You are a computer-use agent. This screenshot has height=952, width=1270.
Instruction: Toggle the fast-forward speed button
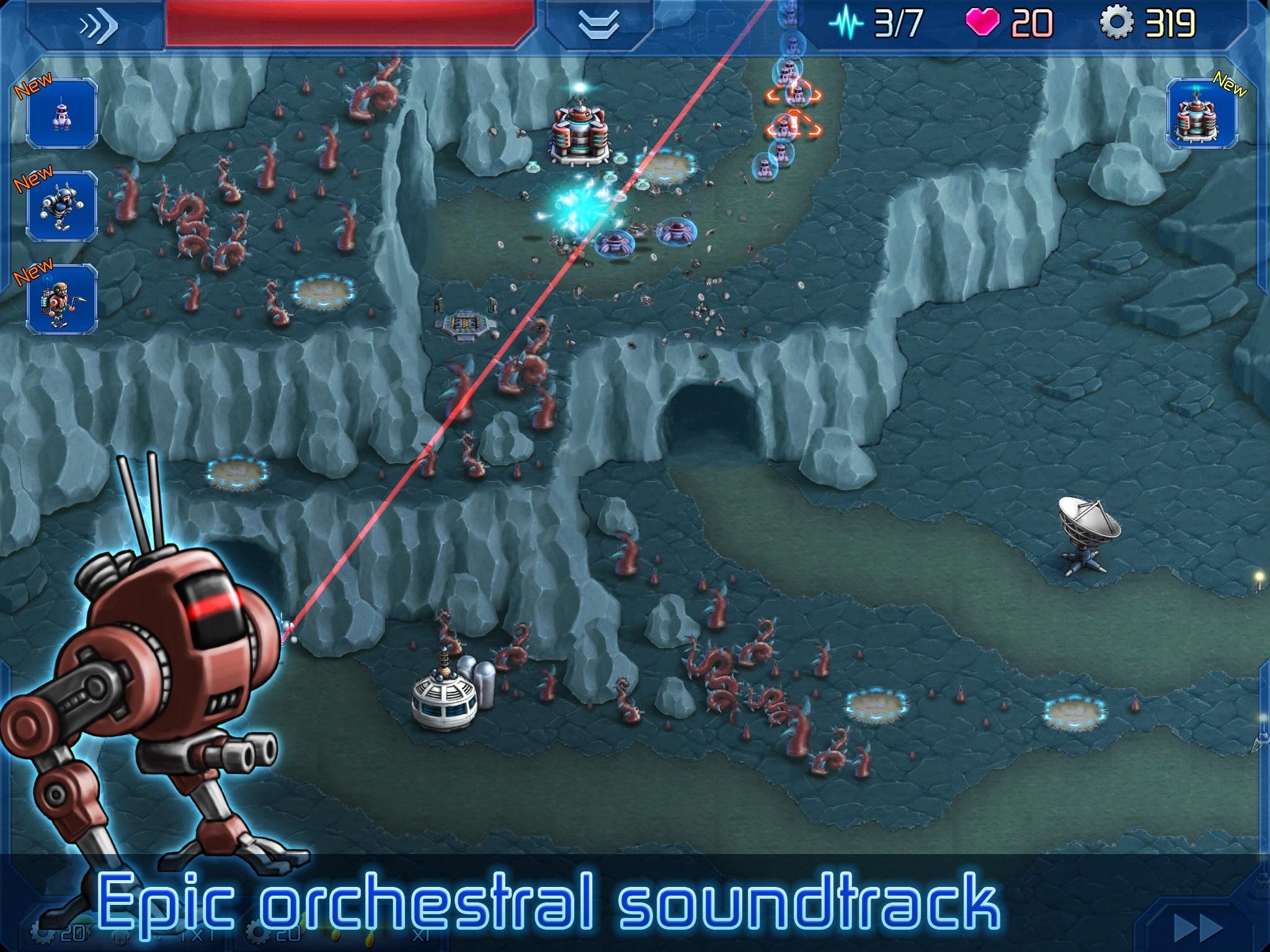[x=1198, y=928]
